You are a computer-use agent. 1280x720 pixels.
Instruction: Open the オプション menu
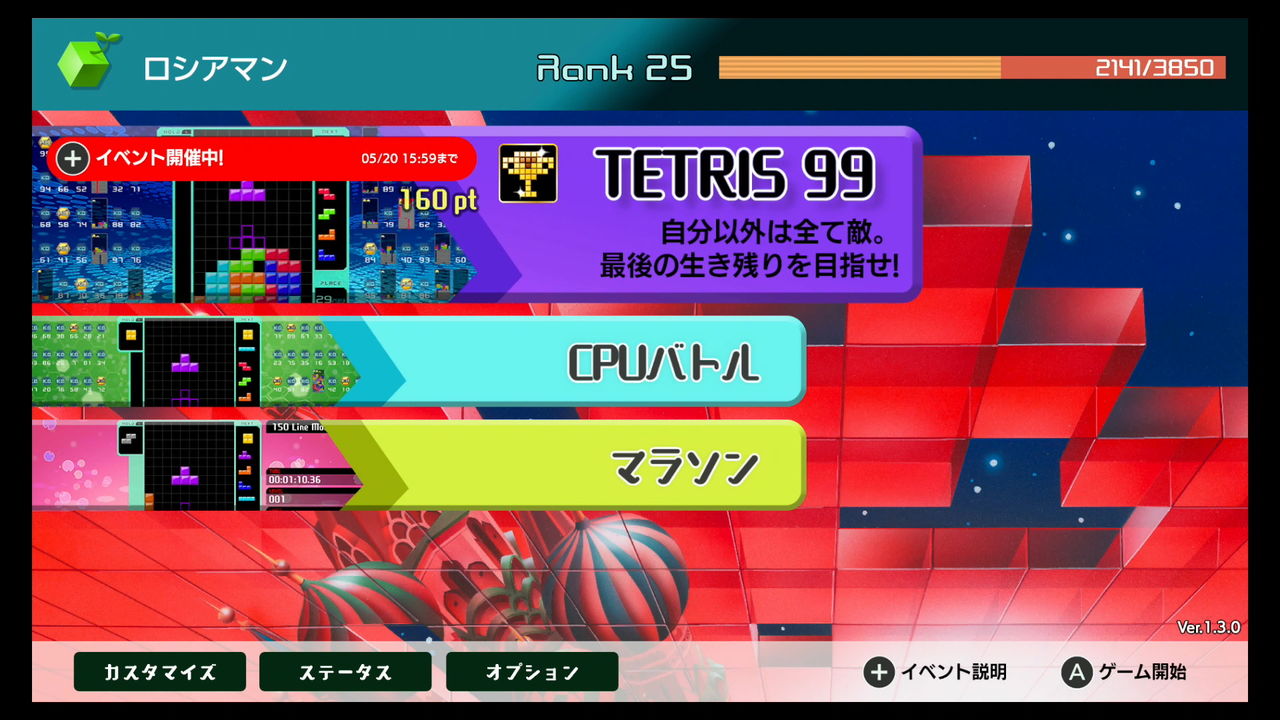tap(531, 672)
